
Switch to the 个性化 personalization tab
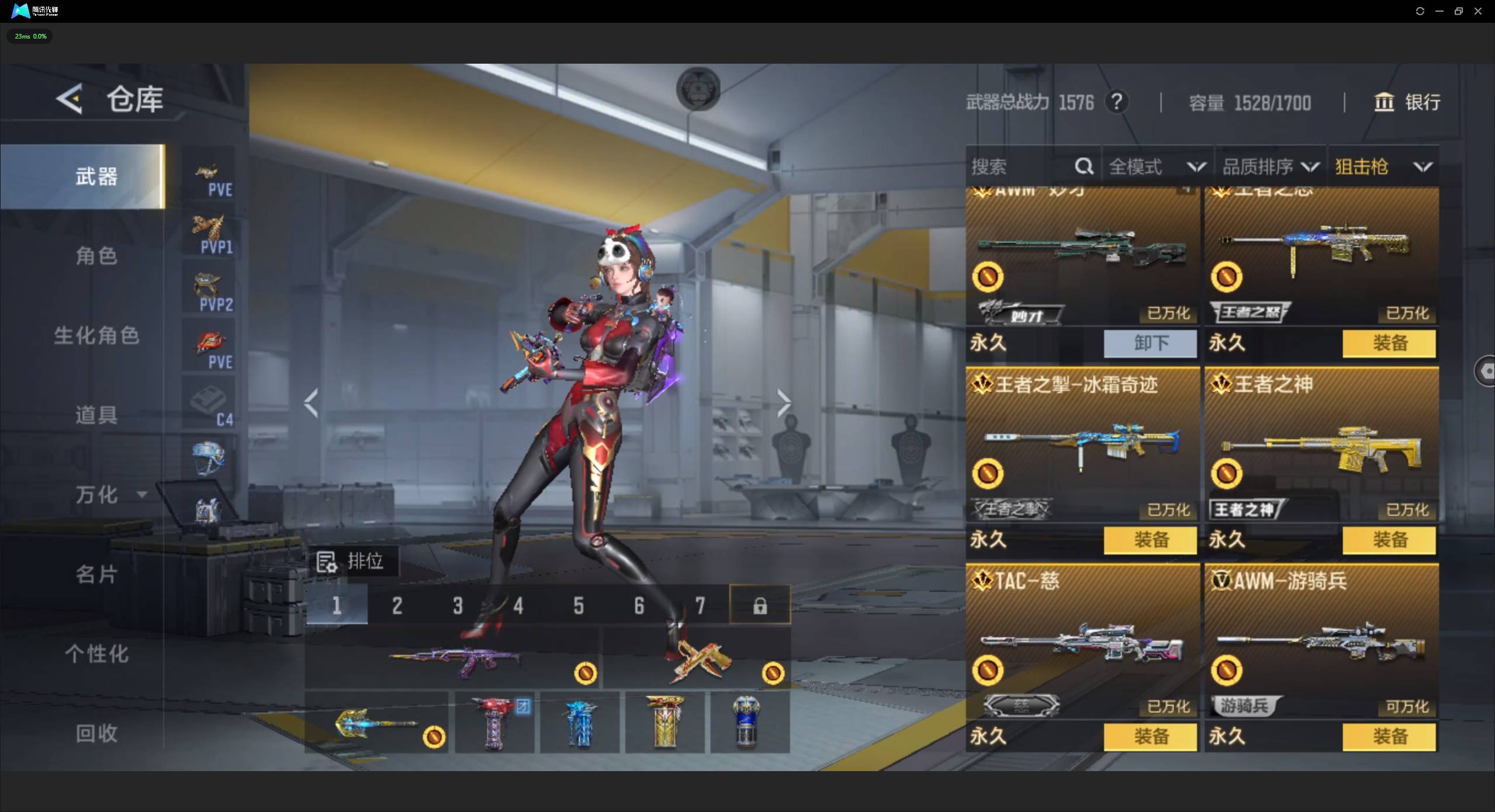pos(96,654)
